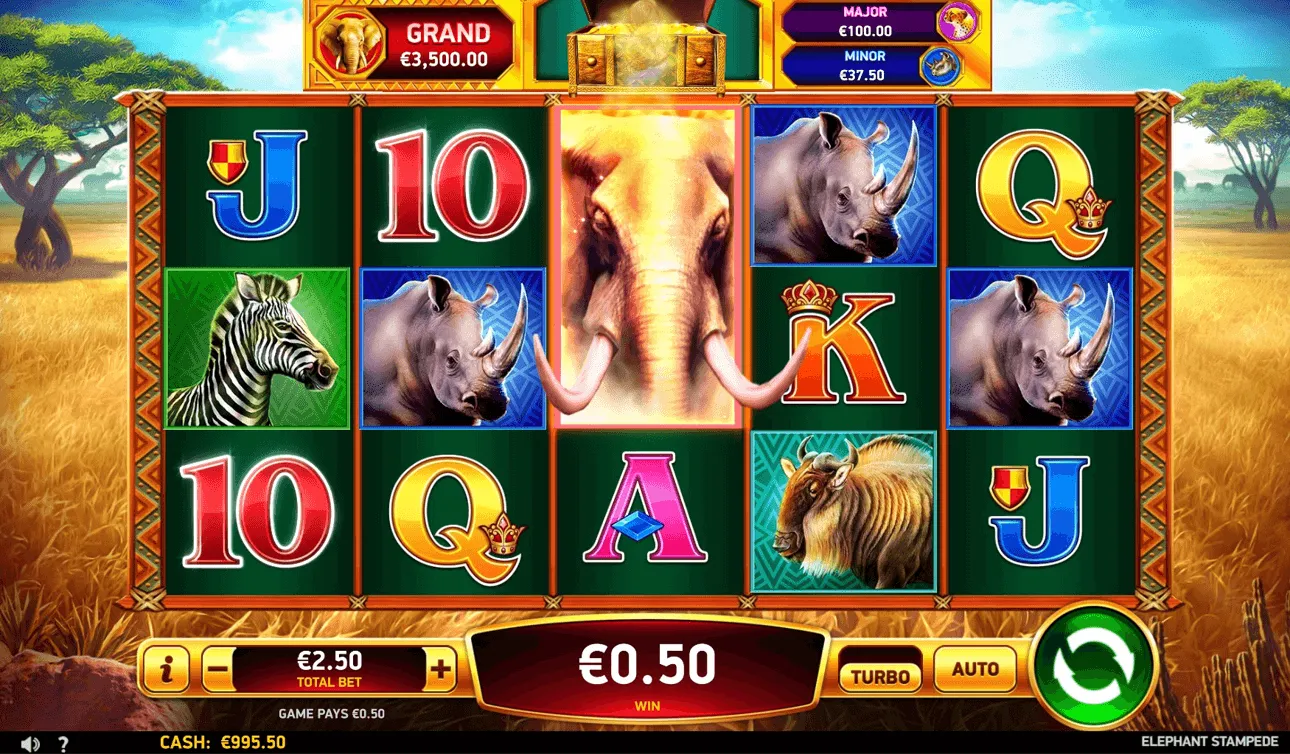Open help with the question mark icon

pyautogui.click(x=62, y=742)
